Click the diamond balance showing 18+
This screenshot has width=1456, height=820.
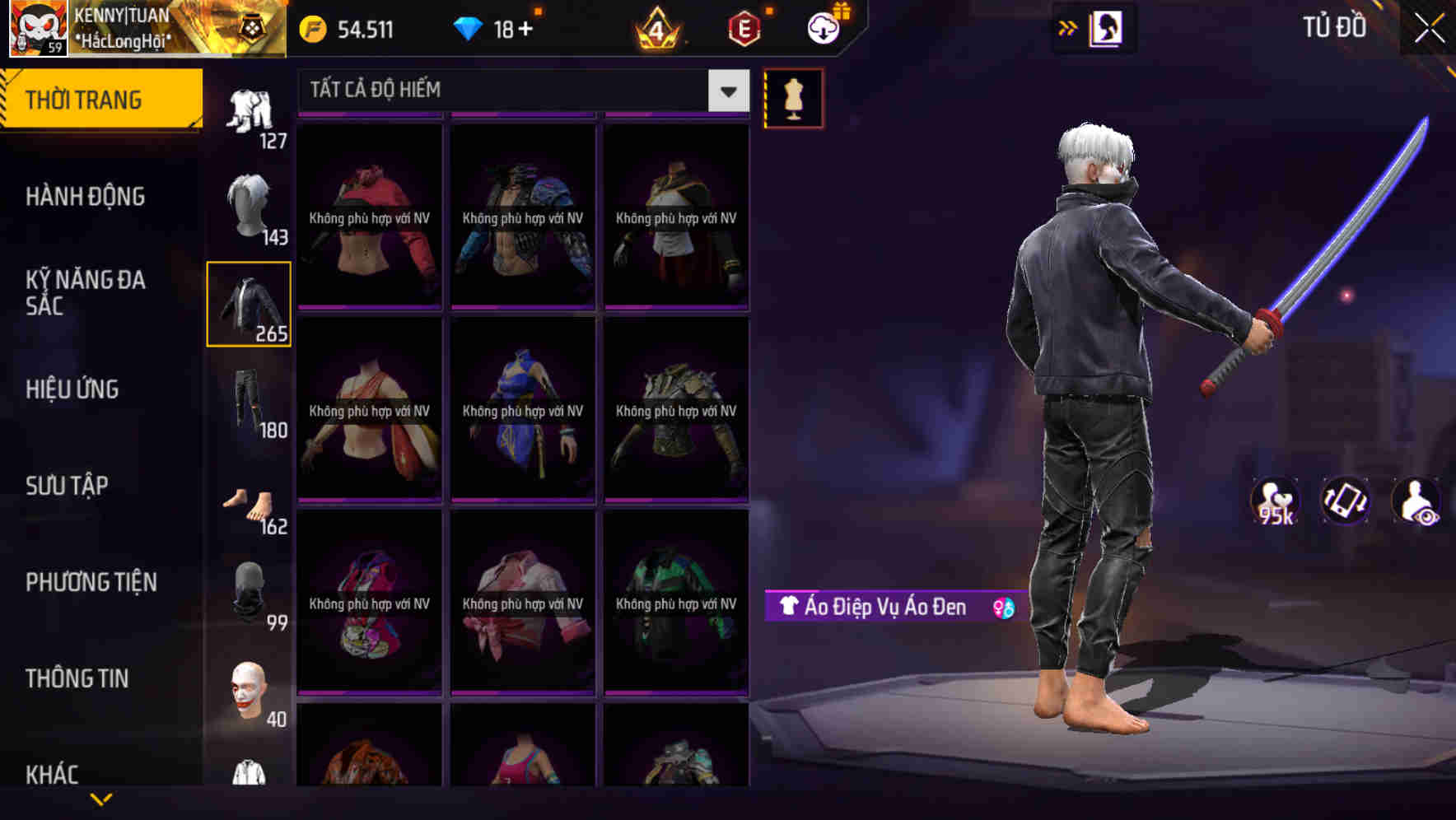(502, 27)
